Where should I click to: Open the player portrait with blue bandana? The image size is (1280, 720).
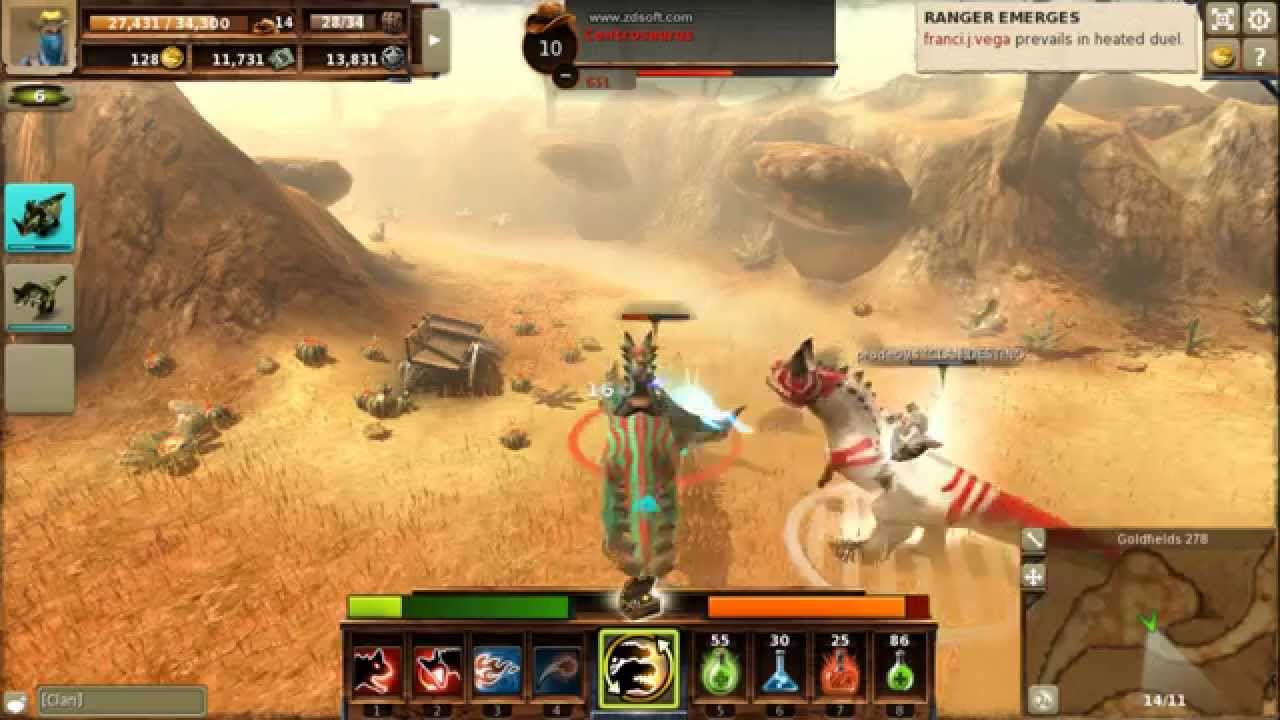point(39,36)
